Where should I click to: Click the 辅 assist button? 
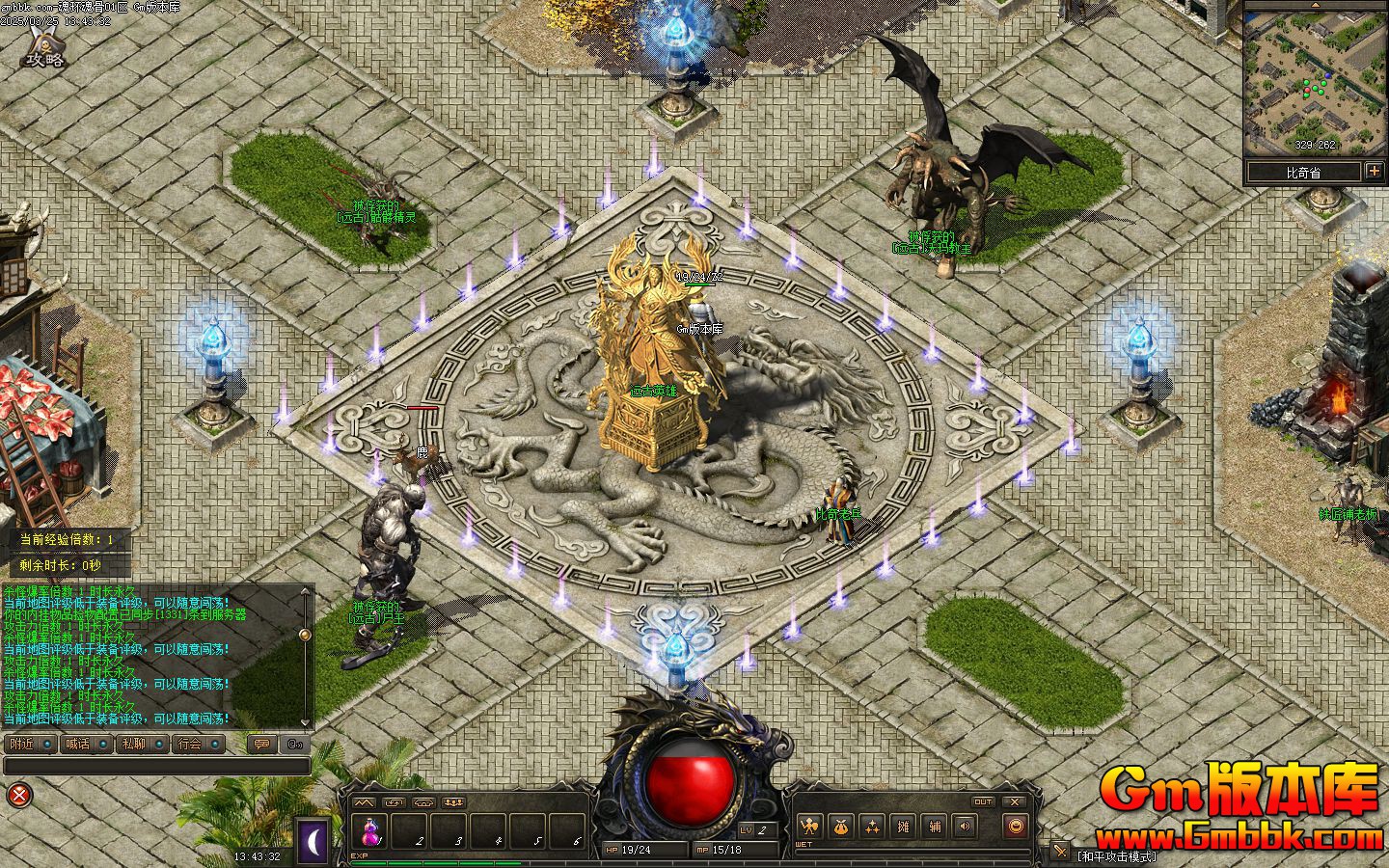point(935,826)
